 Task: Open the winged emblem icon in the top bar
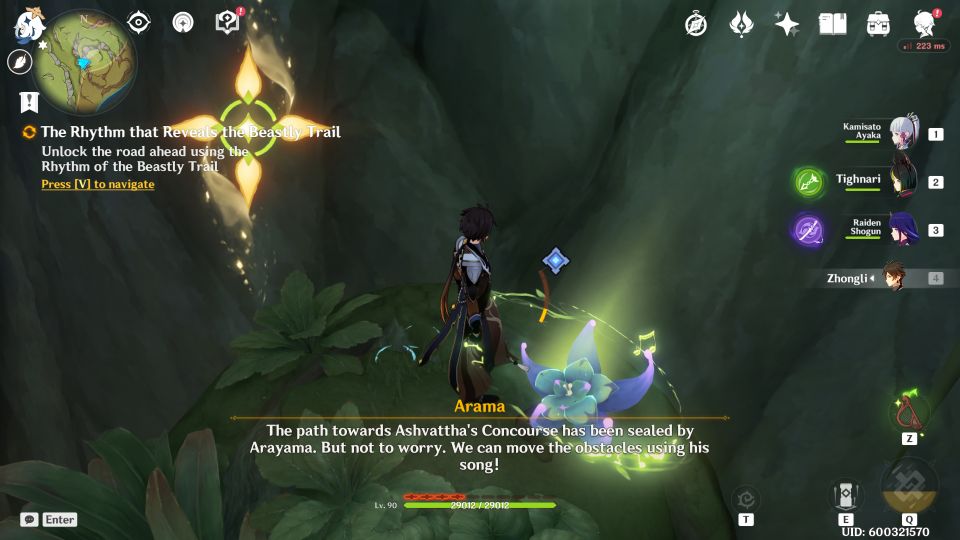click(x=741, y=24)
